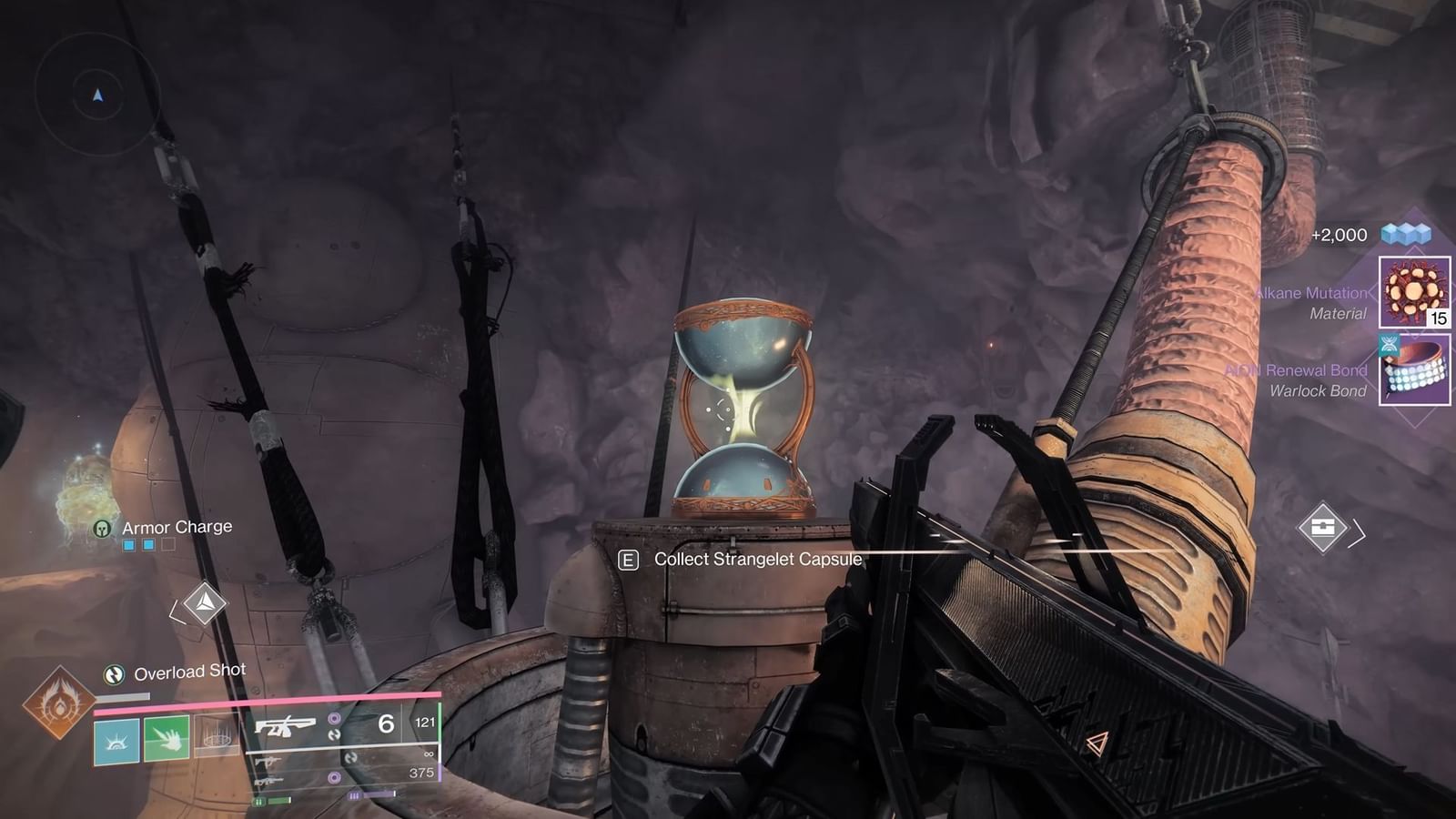Viewport: 1456px width, 819px height.
Task: Click the green melee ability icon
Action: click(167, 739)
